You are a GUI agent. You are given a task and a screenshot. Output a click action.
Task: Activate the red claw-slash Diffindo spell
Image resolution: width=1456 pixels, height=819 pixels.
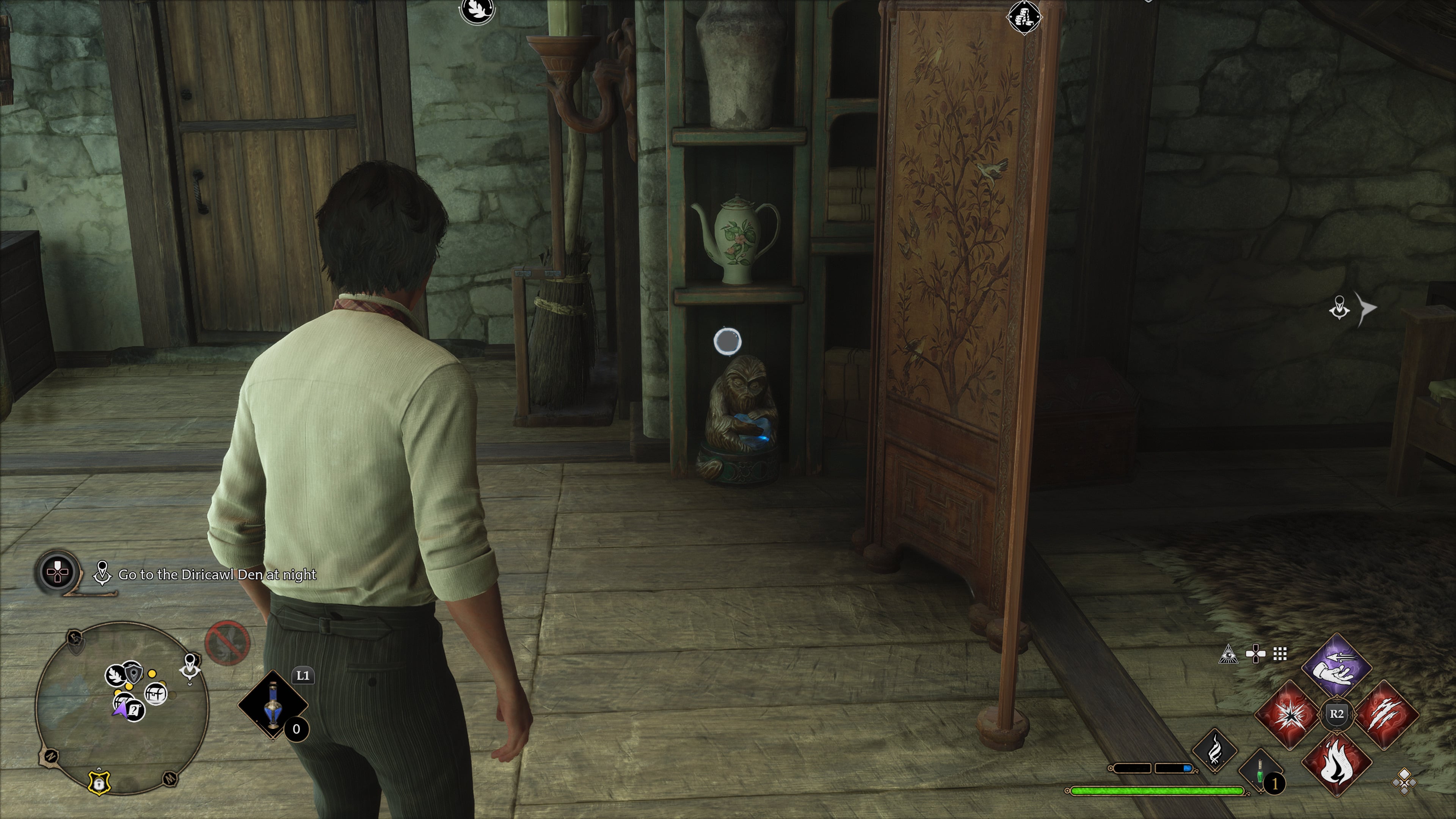(x=1386, y=714)
